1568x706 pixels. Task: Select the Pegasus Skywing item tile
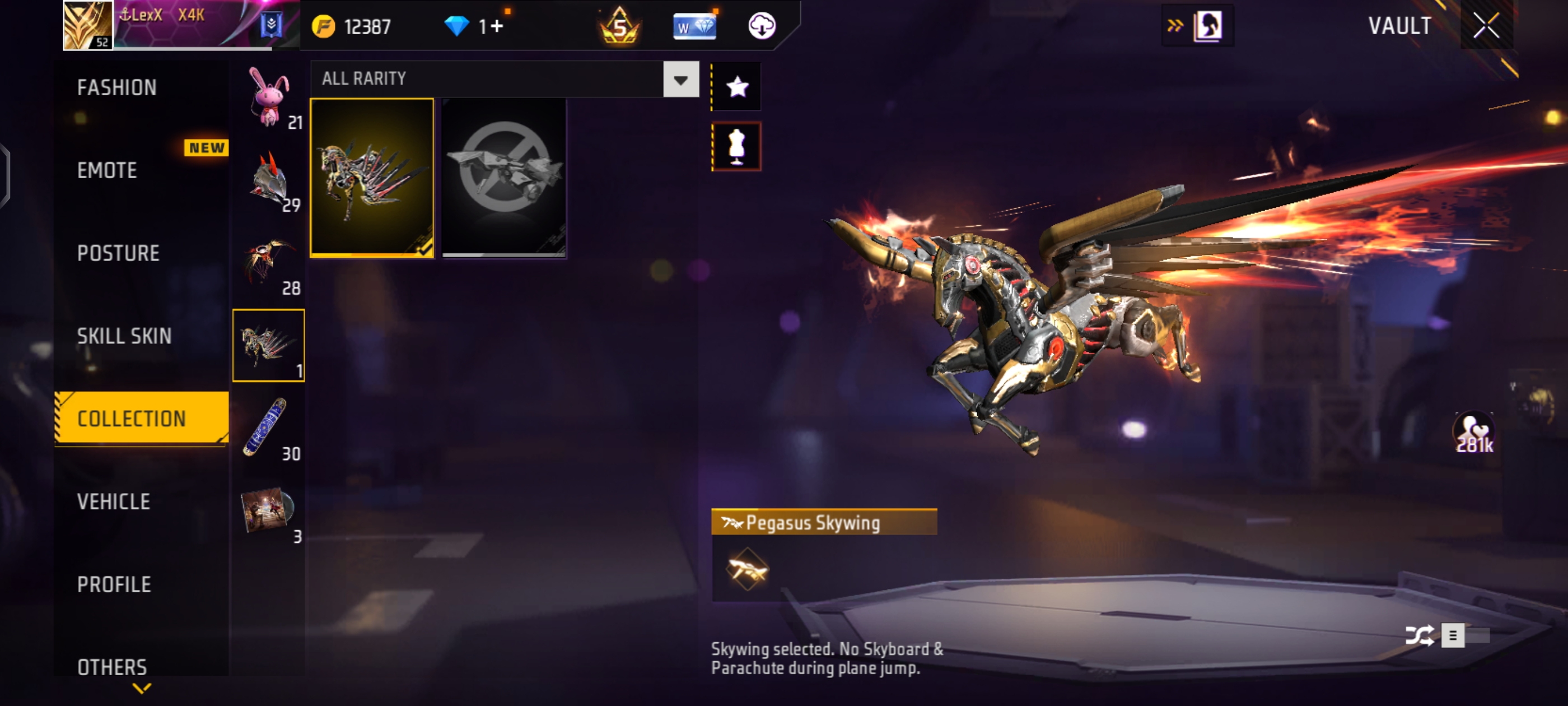[372, 178]
